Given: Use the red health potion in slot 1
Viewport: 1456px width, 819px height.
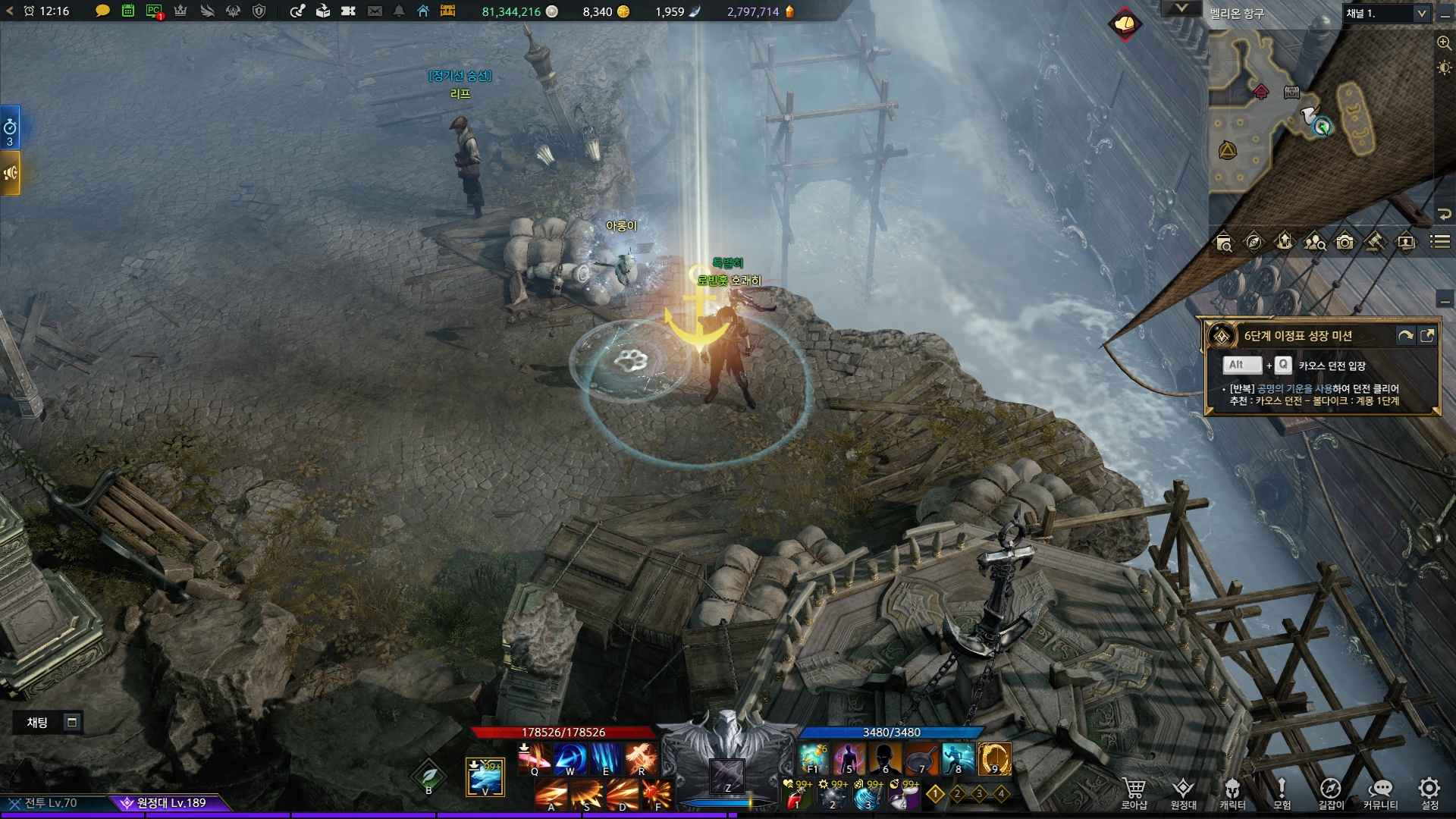Looking at the screenshot, I should pyautogui.click(x=796, y=795).
